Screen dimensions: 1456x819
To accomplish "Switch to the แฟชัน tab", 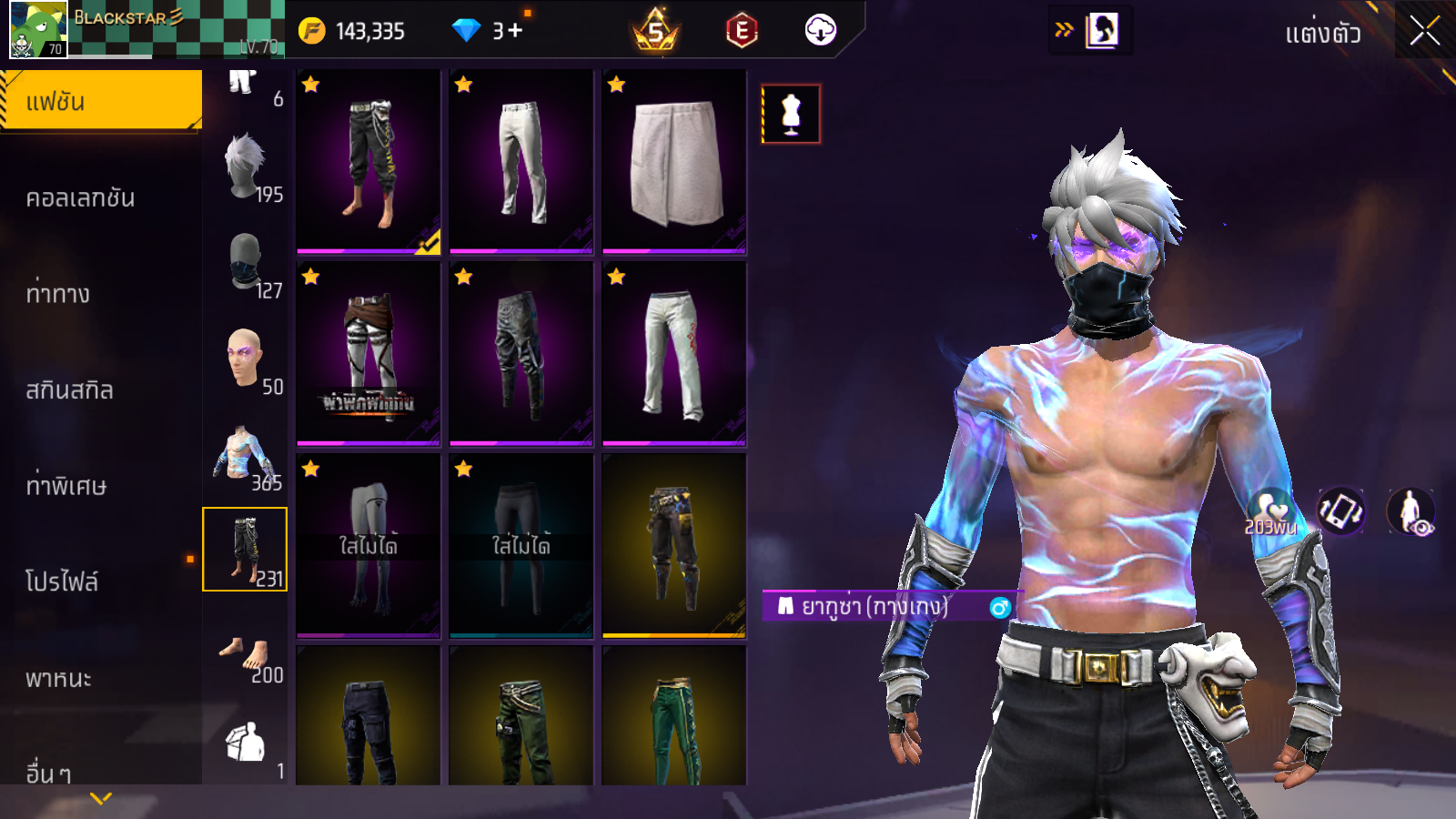I will pos(100,101).
